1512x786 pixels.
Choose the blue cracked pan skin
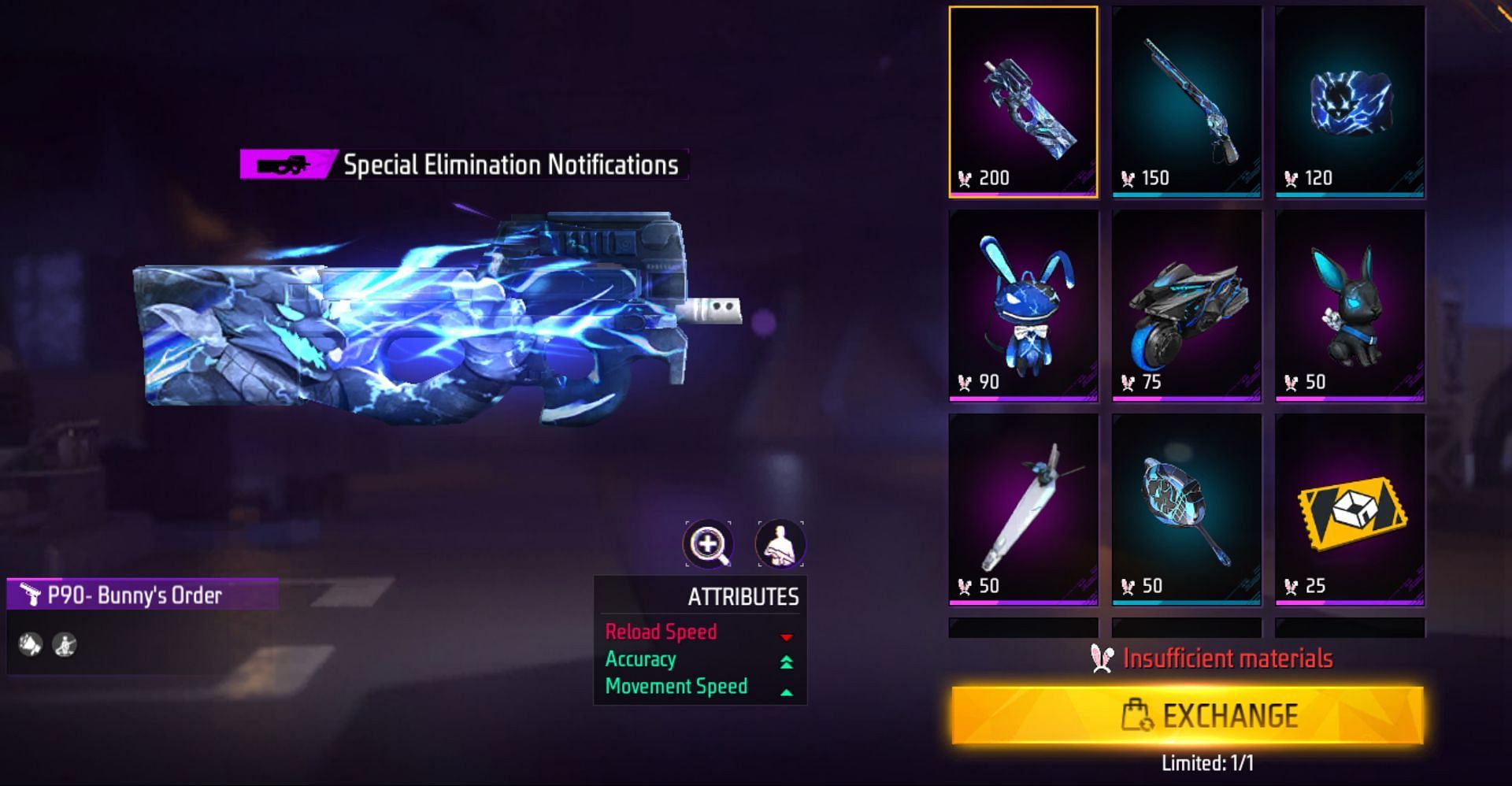click(x=1187, y=510)
